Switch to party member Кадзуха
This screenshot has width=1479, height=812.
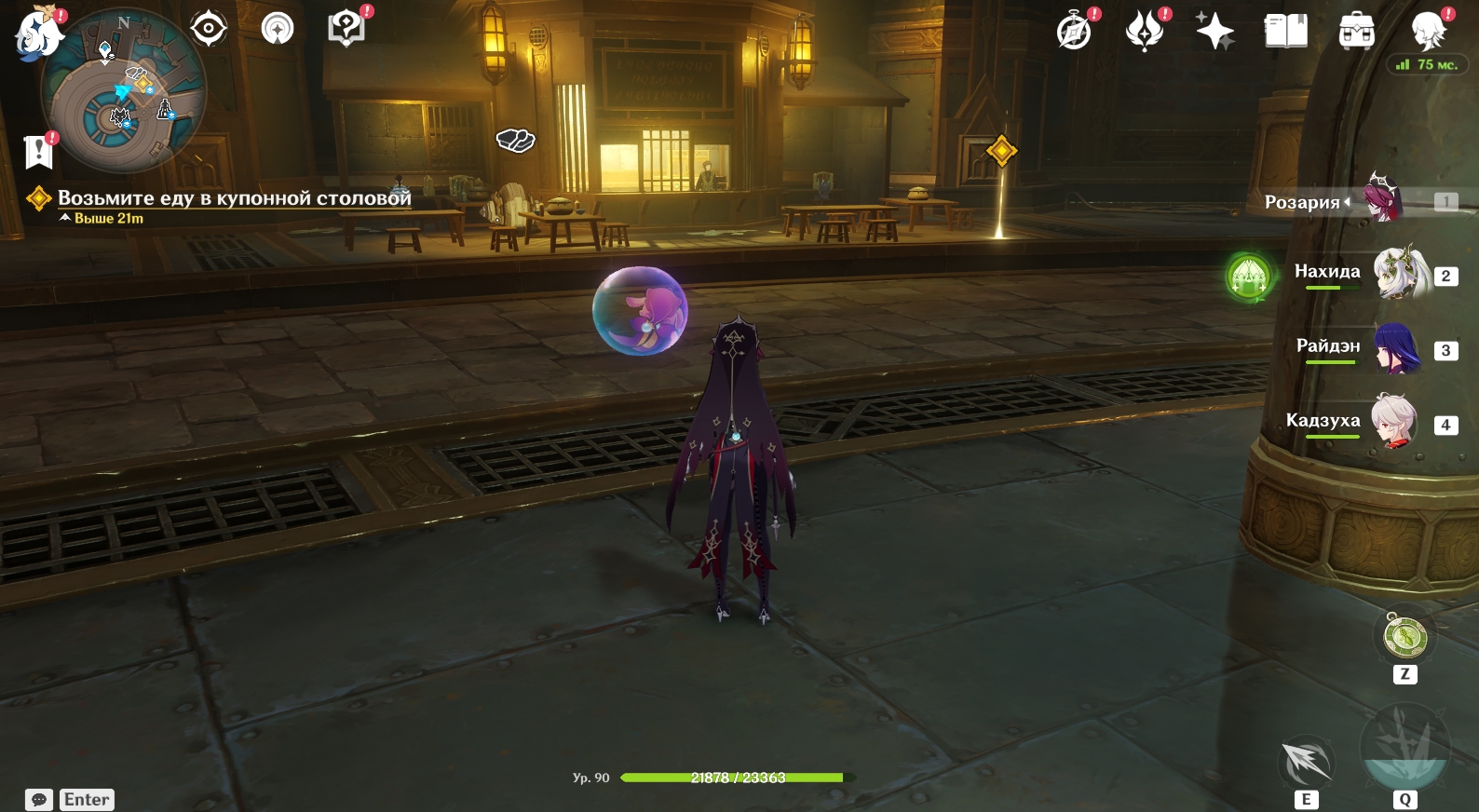(x=1394, y=423)
